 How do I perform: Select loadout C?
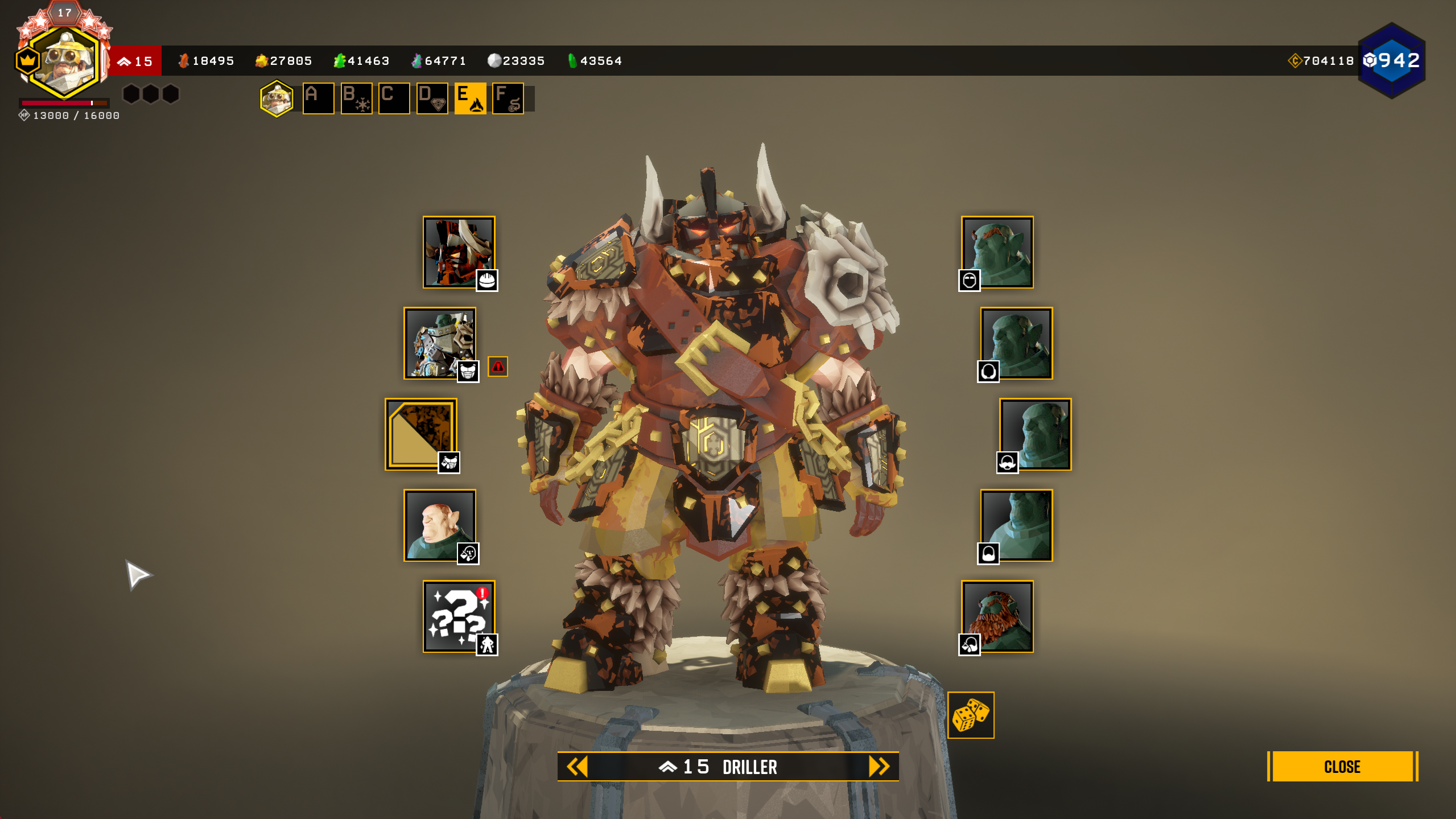pos(394,98)
